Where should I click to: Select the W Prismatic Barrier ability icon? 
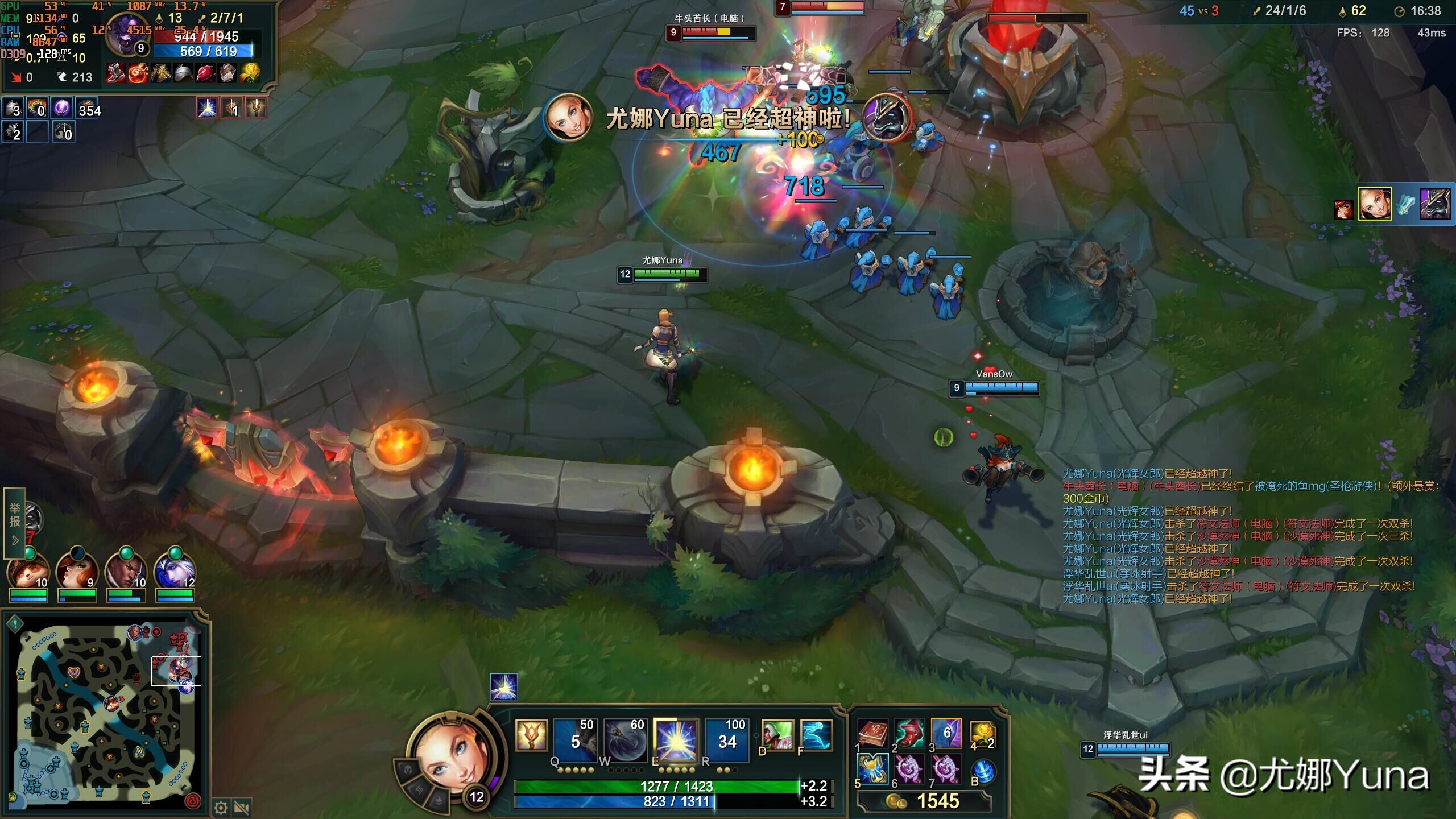coord(625,739)
